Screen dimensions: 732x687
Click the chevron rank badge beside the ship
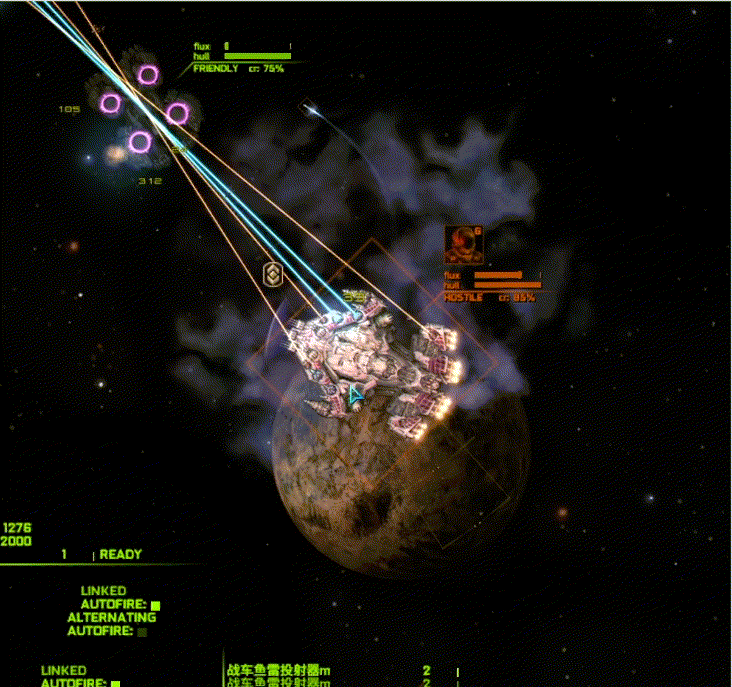click(x=271, y=274)
